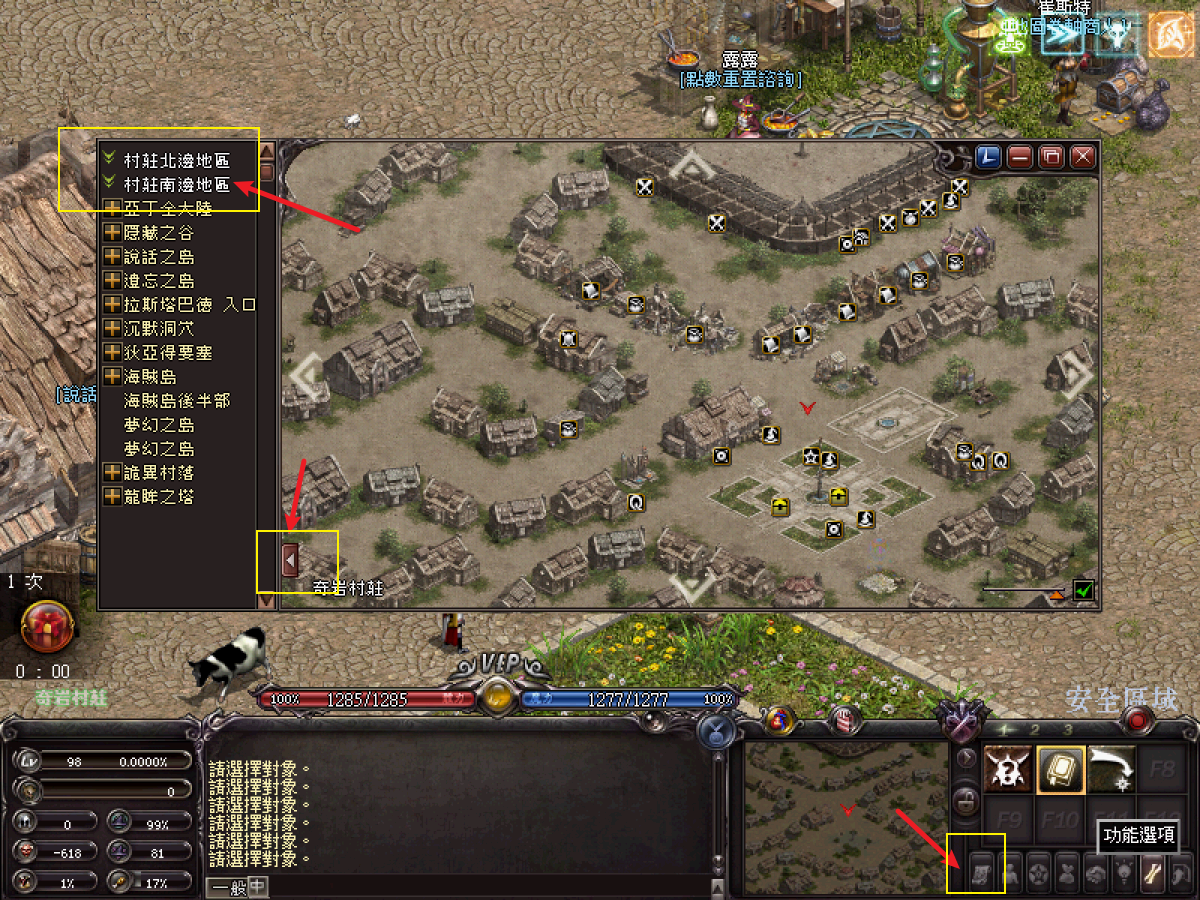Image resolution: width=1200 pixels, height=900 pixels.
Task: Open the scroll icon in the bottom toolbar
Action: coord(980,872)
